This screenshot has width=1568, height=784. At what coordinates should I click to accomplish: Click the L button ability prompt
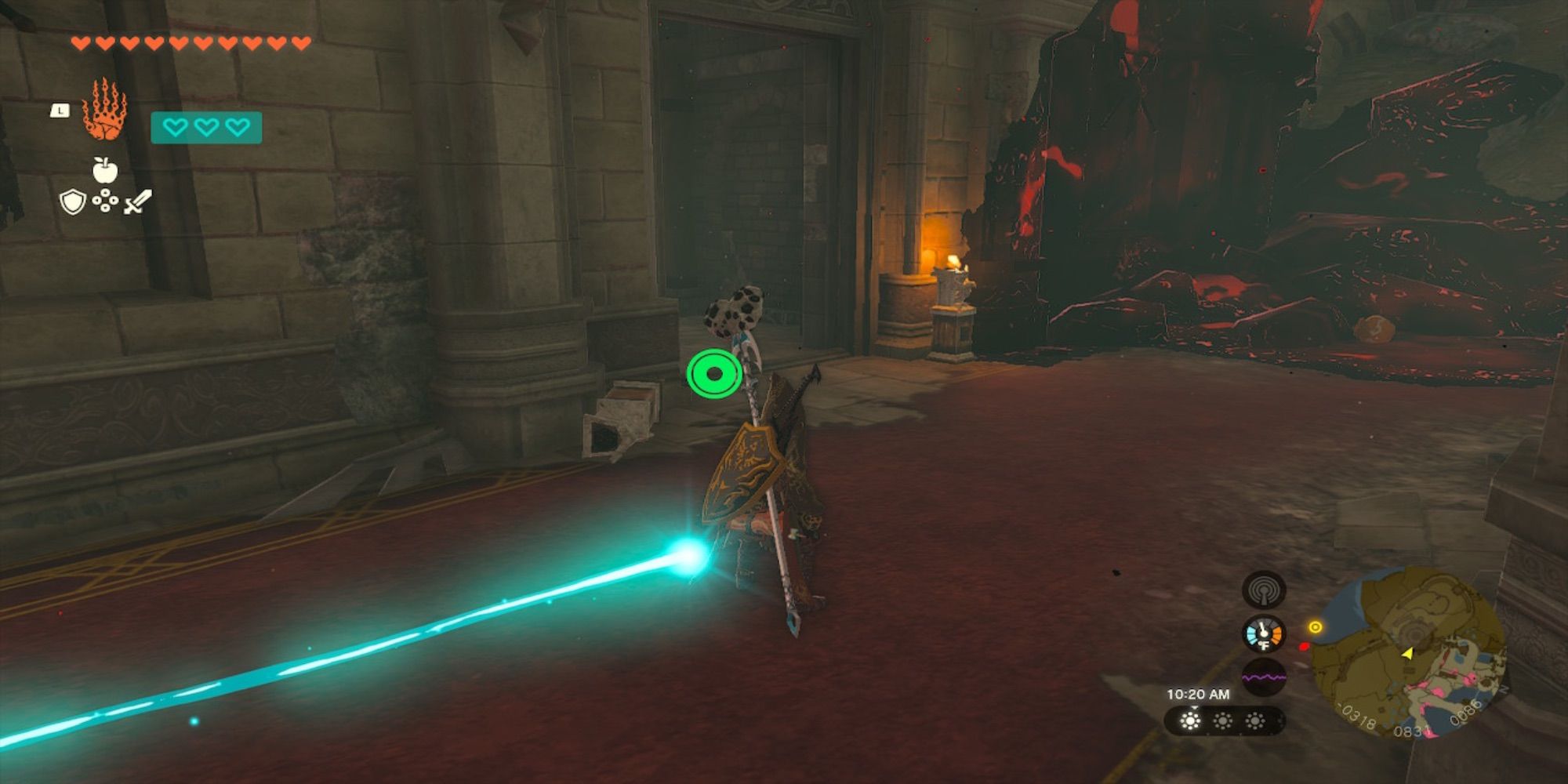pyautogui.click(x=60, y=110)
